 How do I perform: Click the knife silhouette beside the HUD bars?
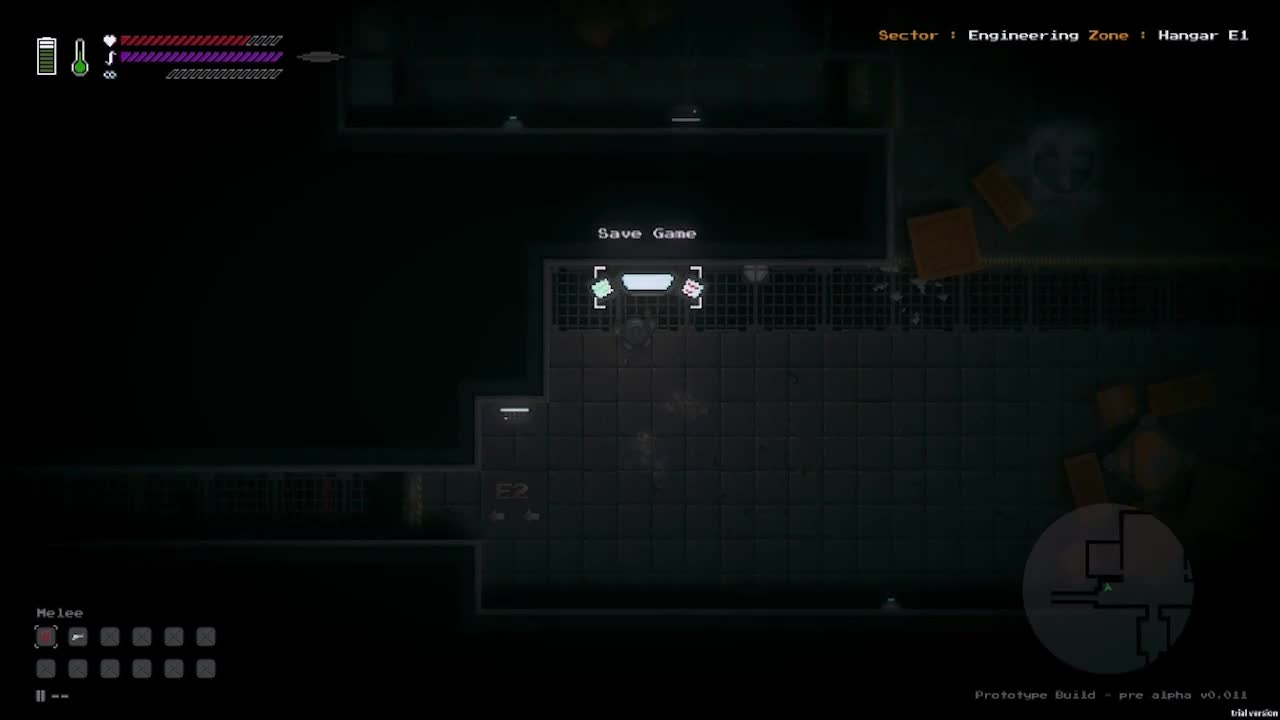tap(320, 57)
